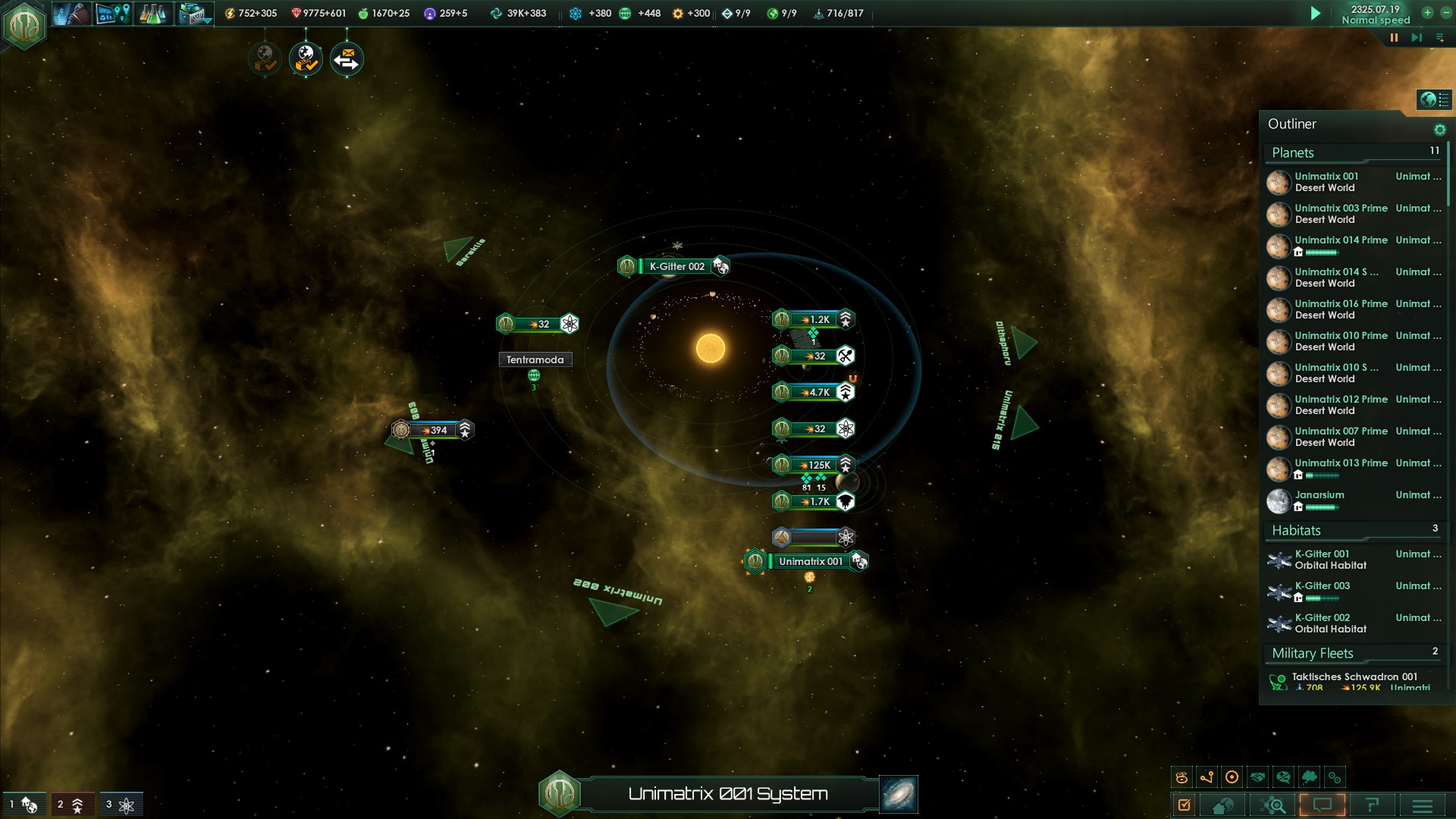
Task: Open the main menu hamburger button
Action: [x=1422, y=805]
